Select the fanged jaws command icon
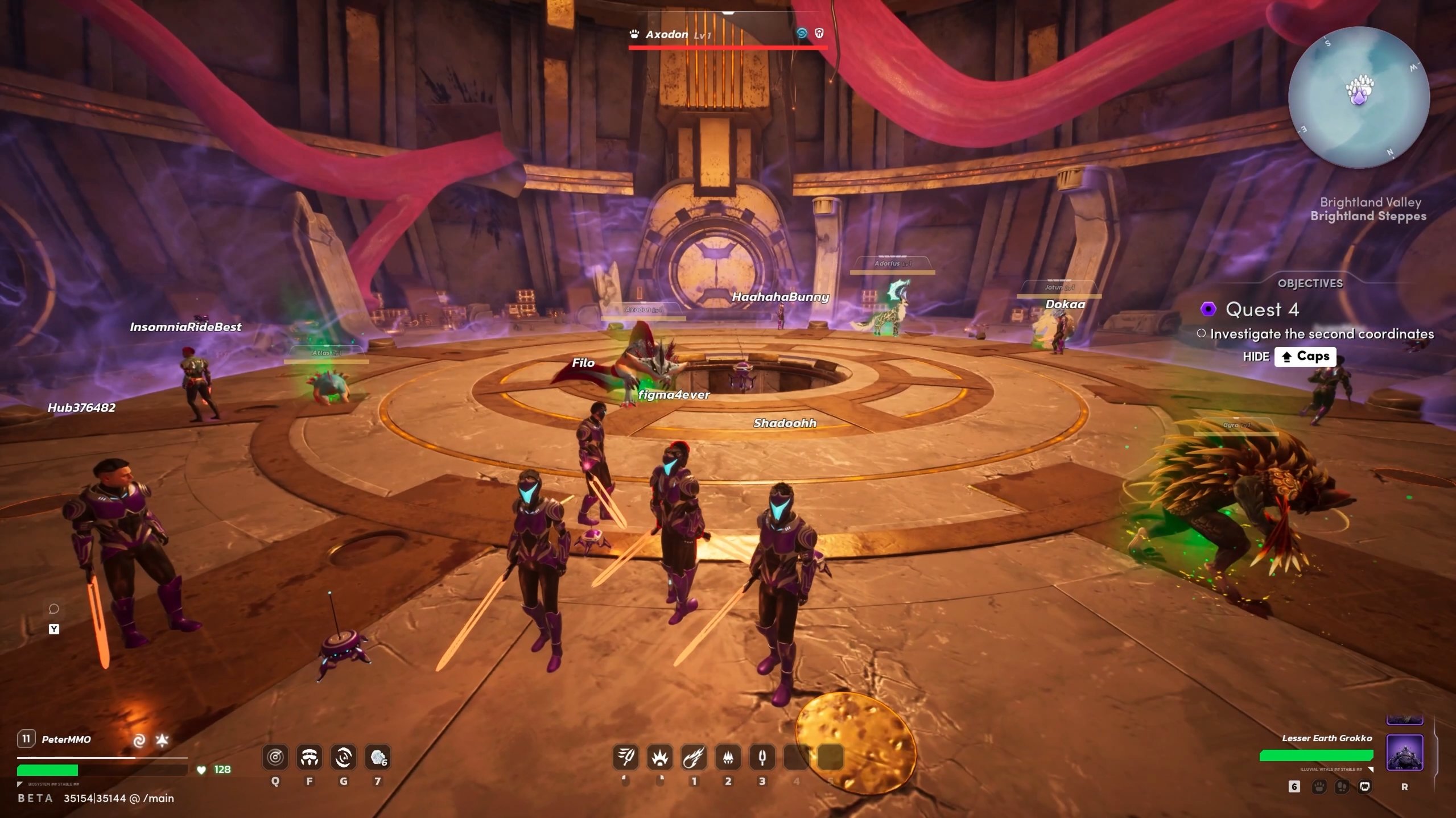 [x=1364, y=787]
